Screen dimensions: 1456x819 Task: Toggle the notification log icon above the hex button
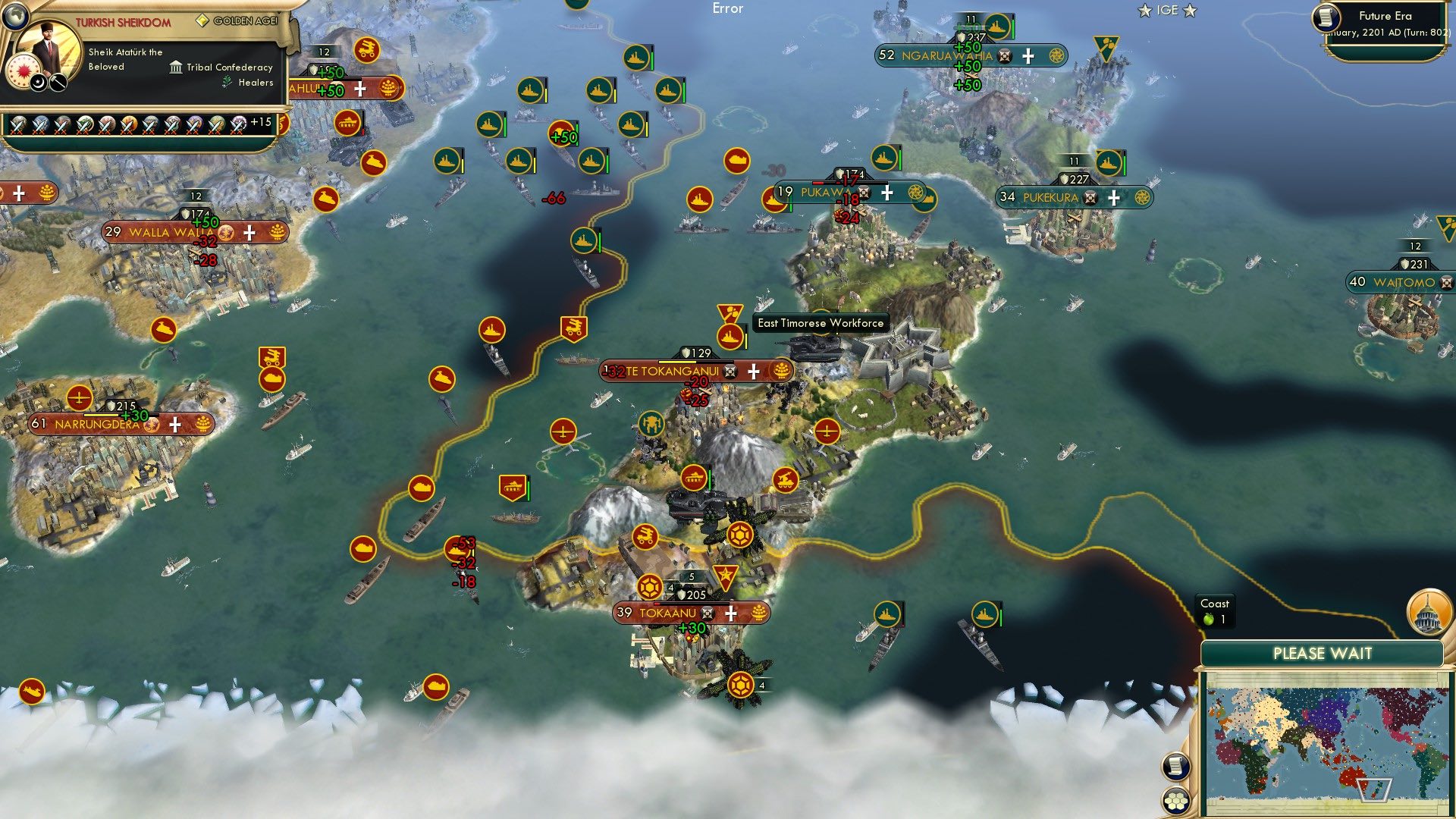tap(1176, 767)
